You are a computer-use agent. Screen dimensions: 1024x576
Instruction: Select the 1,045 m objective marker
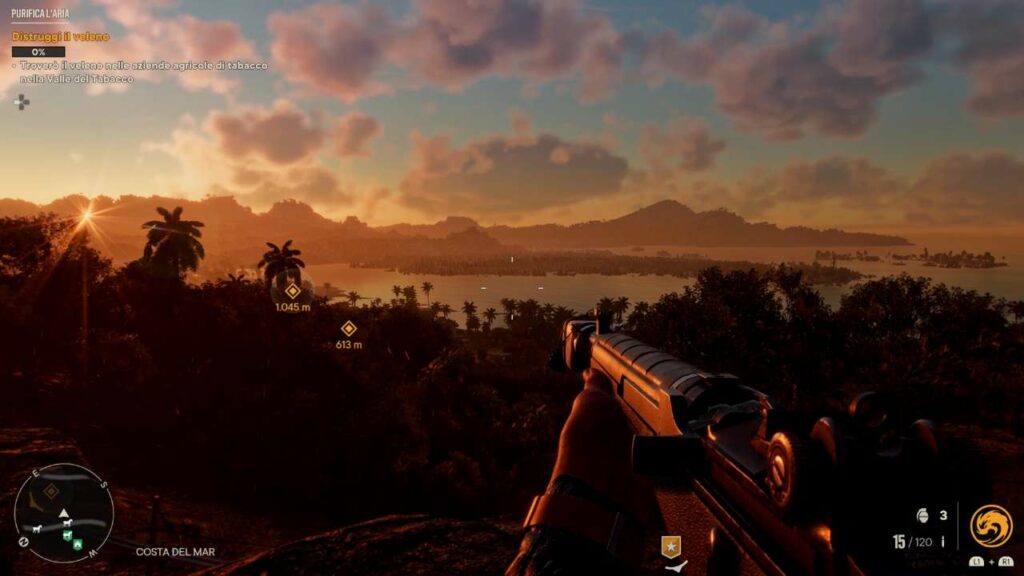(292, 290)
